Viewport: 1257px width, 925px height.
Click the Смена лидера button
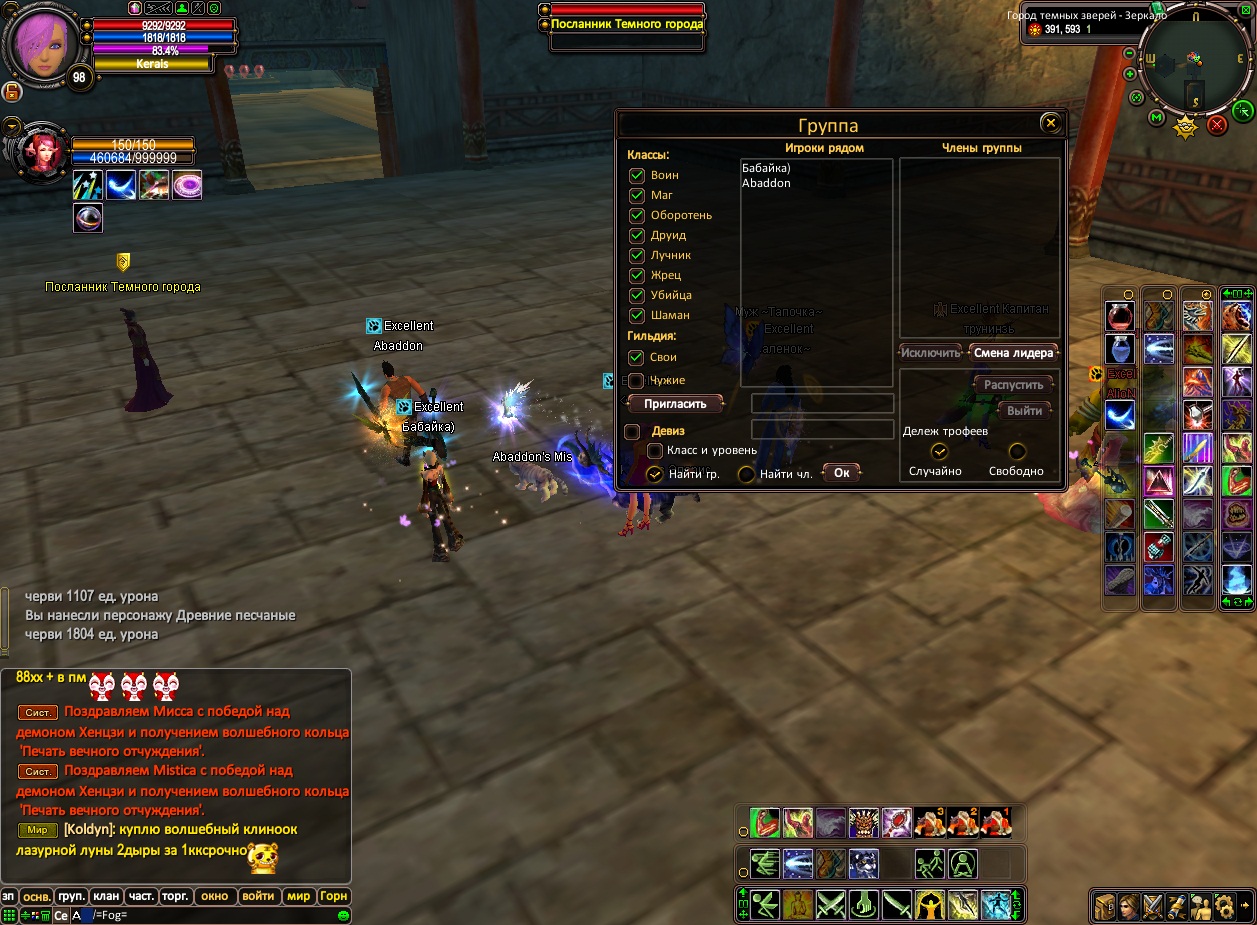point(1013,352)
